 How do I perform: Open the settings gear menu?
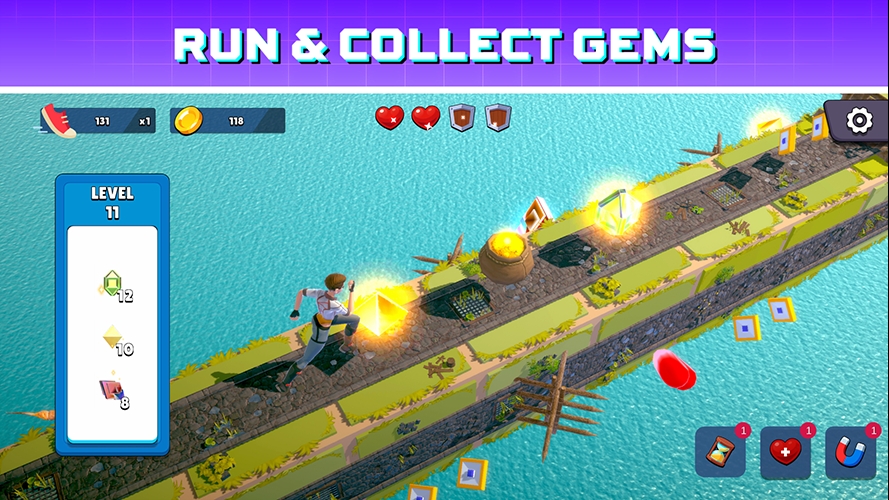859,121
